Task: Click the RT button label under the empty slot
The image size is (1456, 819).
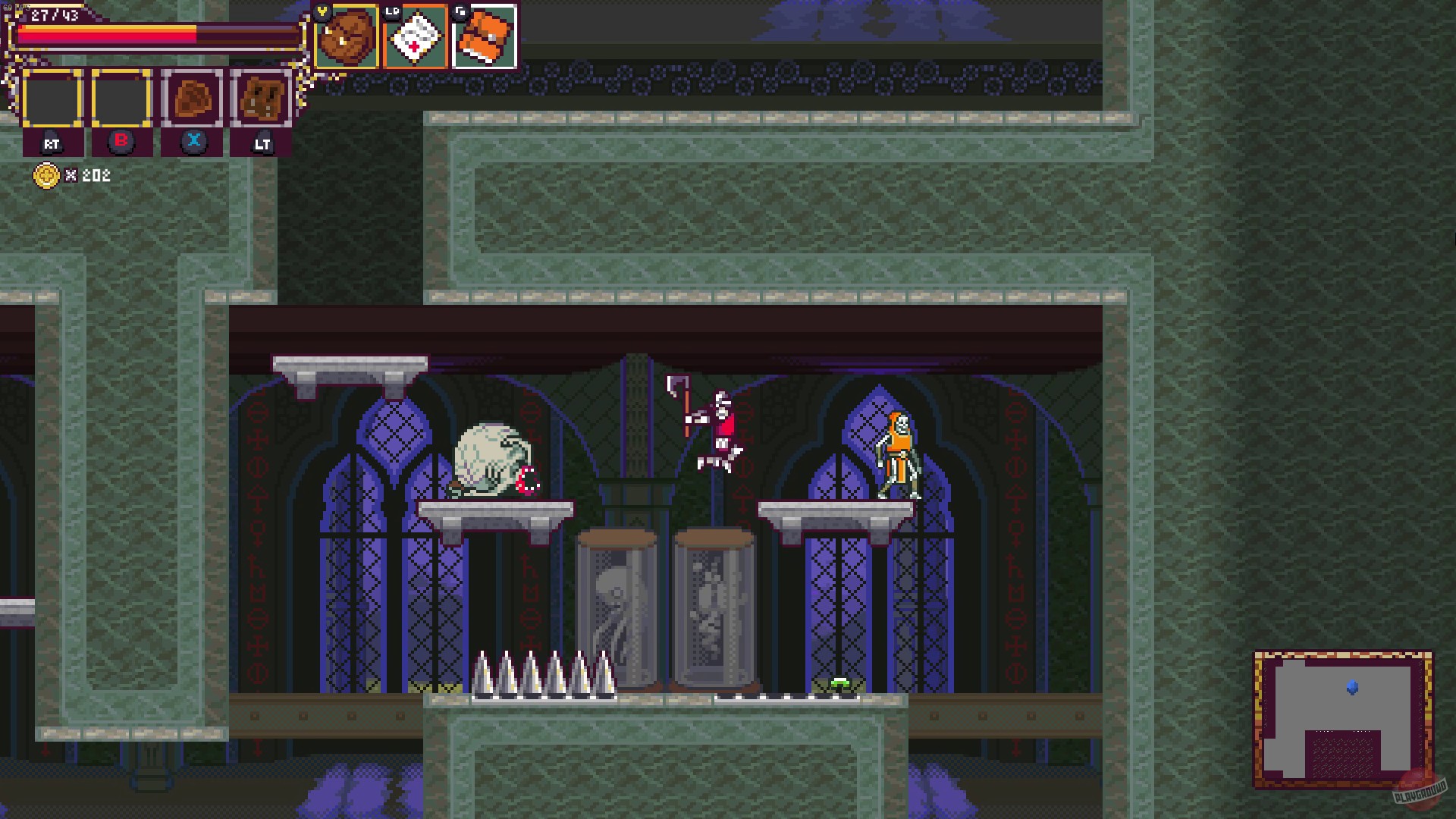Action: tap(52, 143)
